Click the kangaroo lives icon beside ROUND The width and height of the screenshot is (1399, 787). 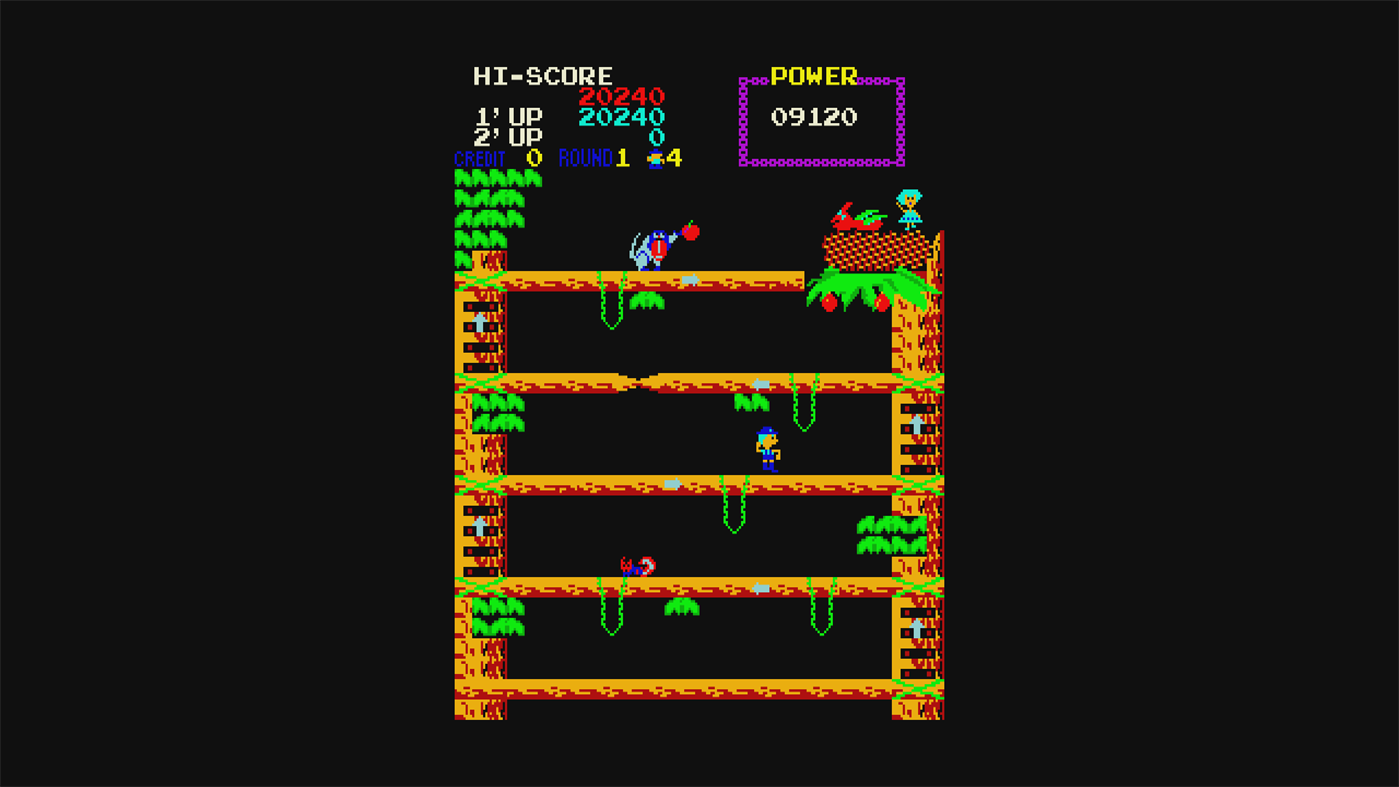click(x=657, y=158)
